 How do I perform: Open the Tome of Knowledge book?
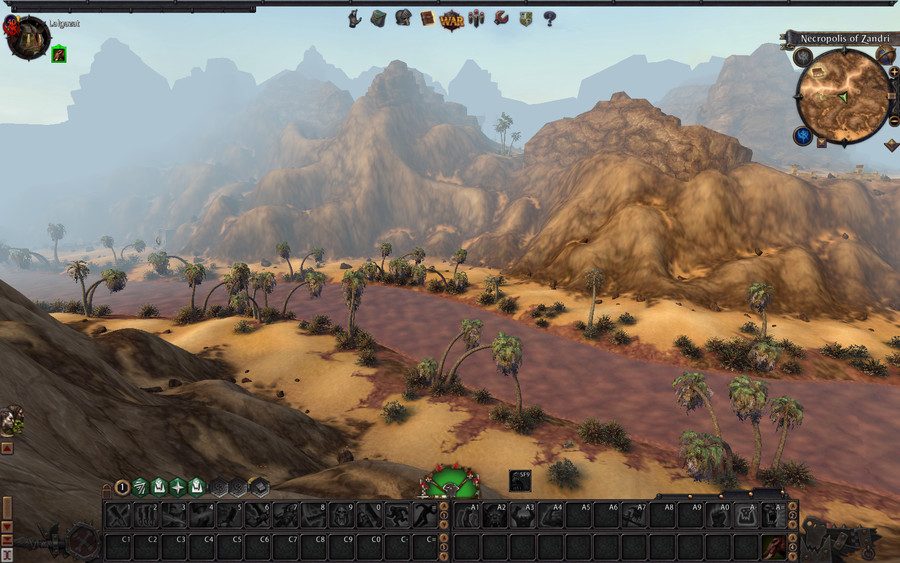point(427,18)
